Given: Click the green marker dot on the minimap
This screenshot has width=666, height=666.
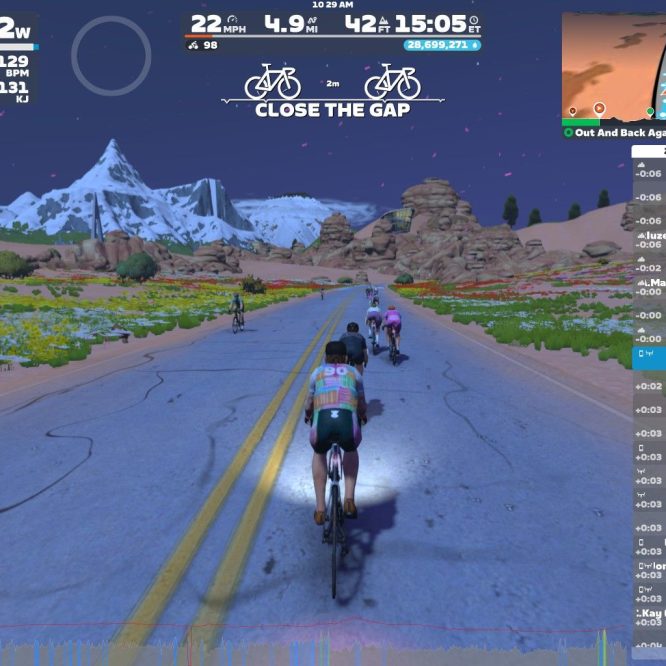Looking at the screenshot, I should (x=650, y=112).
